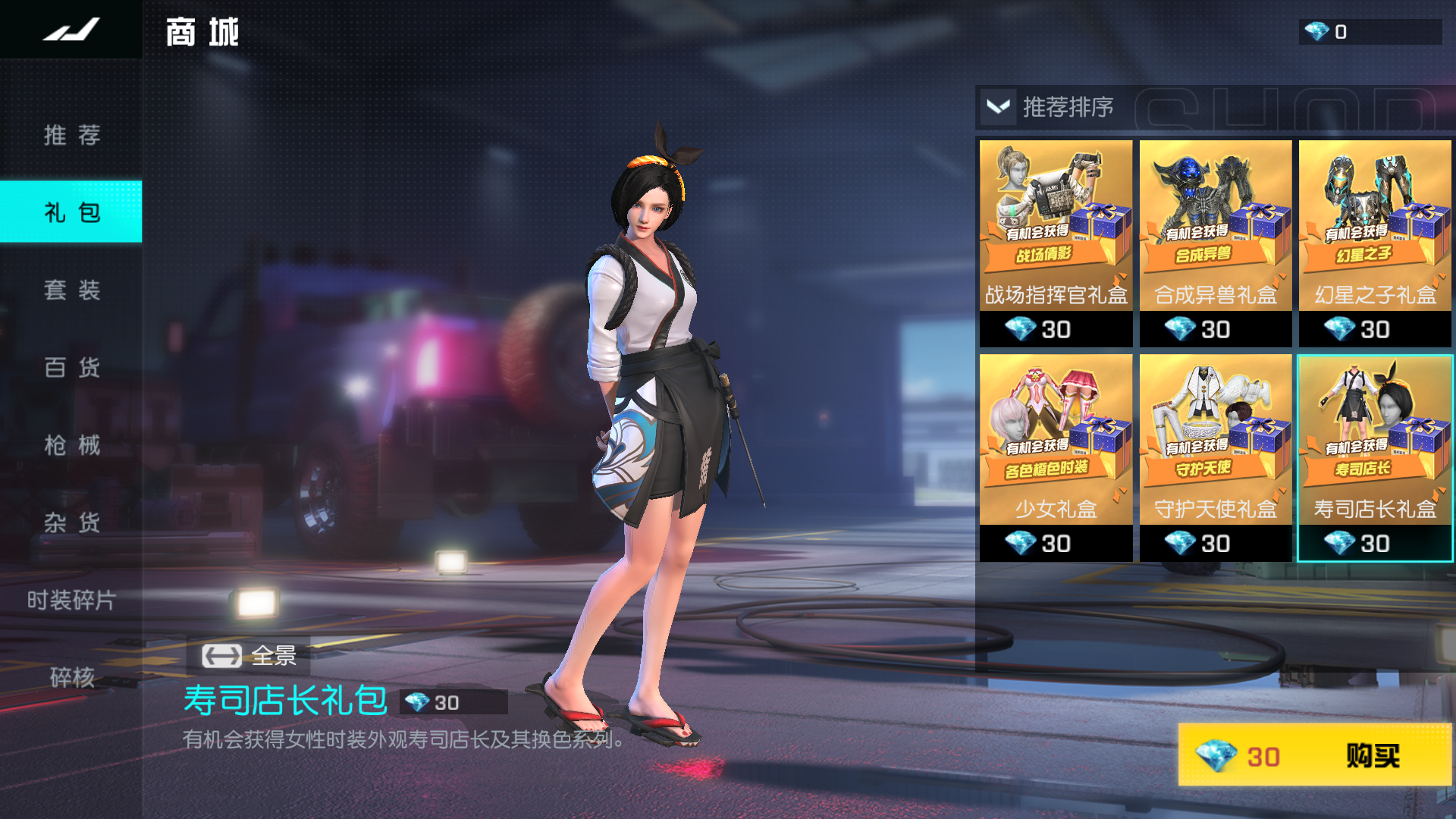Show the 时装碎片 category
Screen dimensions: 1456x819
pos(71,600)
